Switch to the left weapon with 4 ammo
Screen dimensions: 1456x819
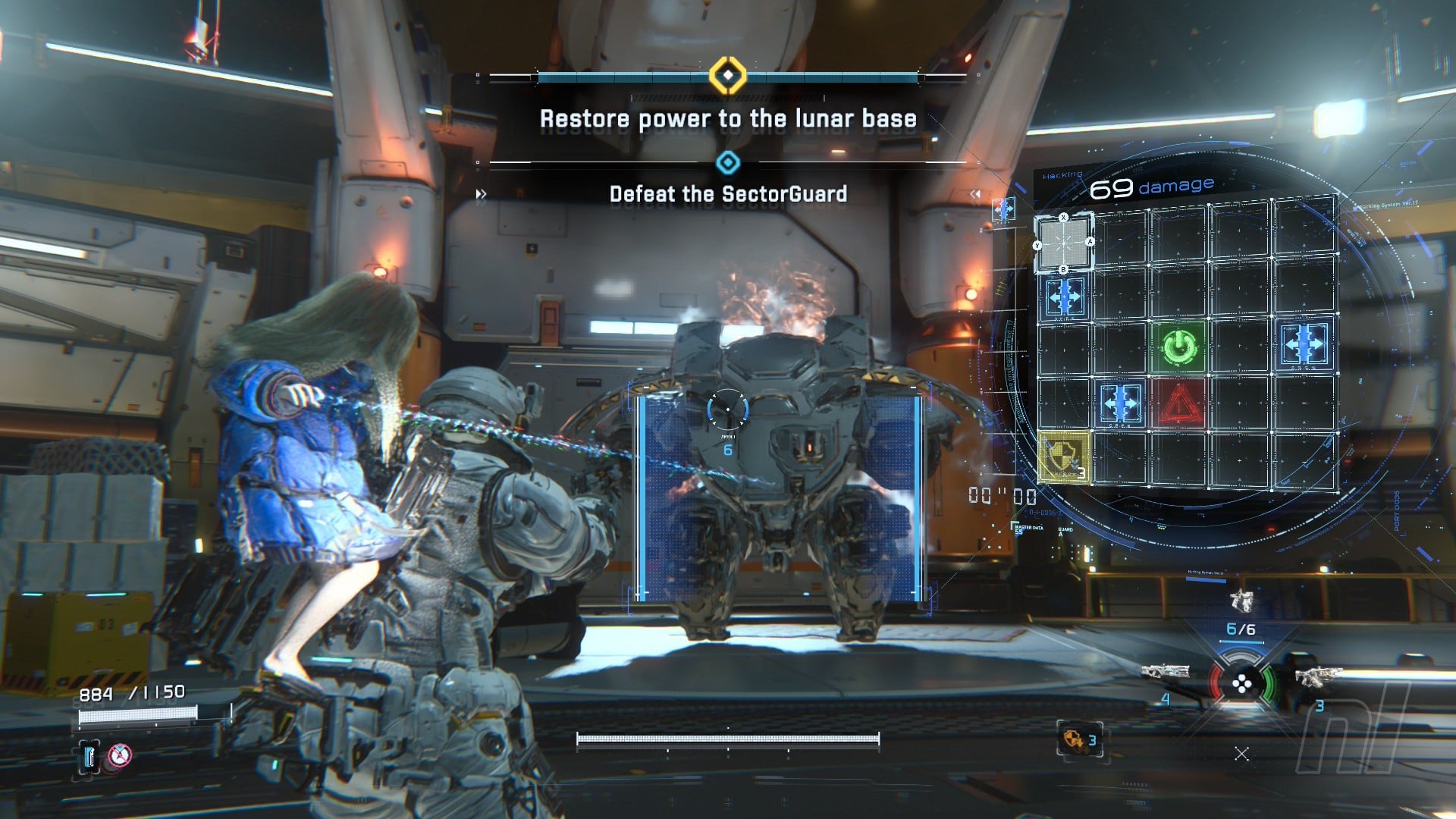pyautogui.click(x=1166, y=672)
